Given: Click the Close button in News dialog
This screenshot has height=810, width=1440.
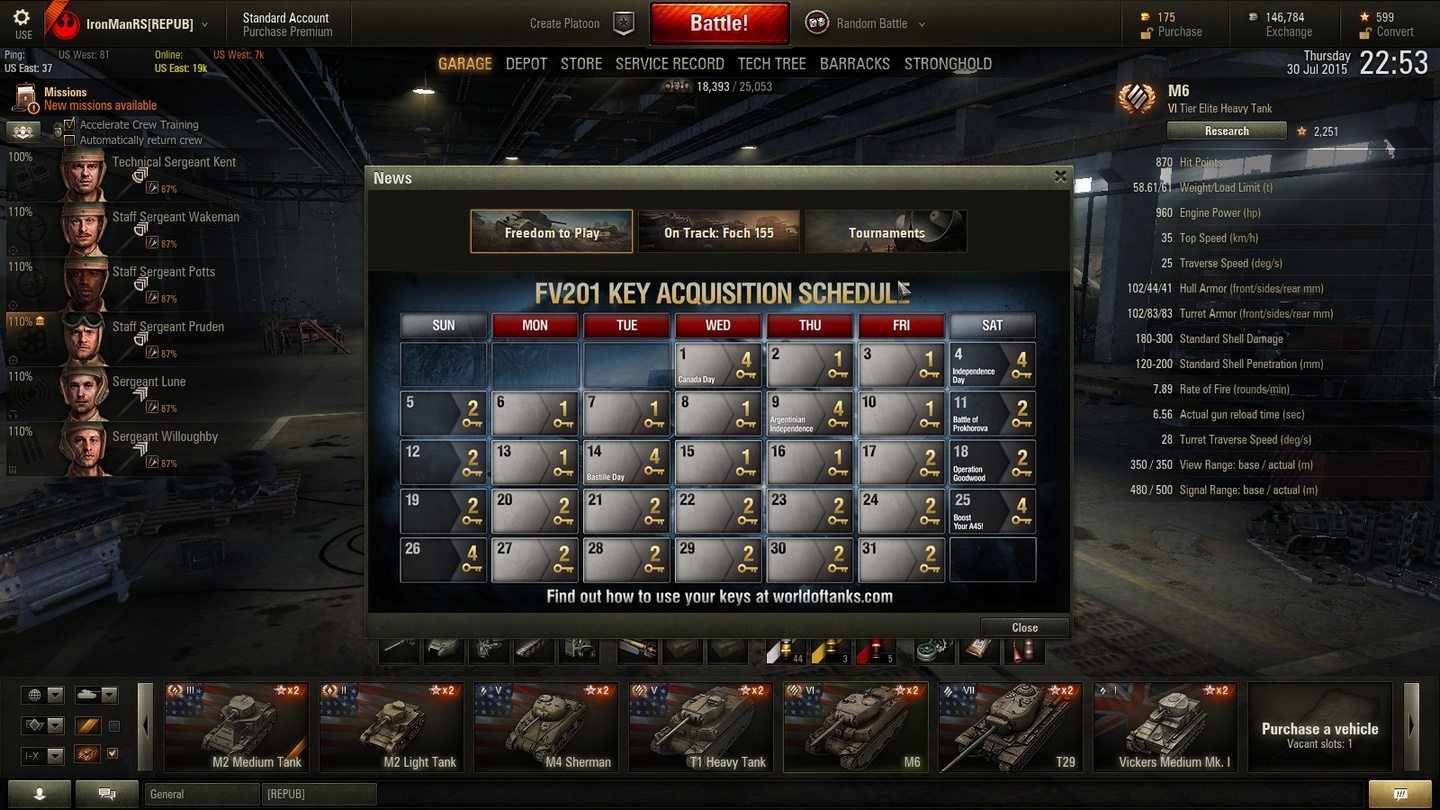Looking at the screenshot, I should click(1024, 627).
